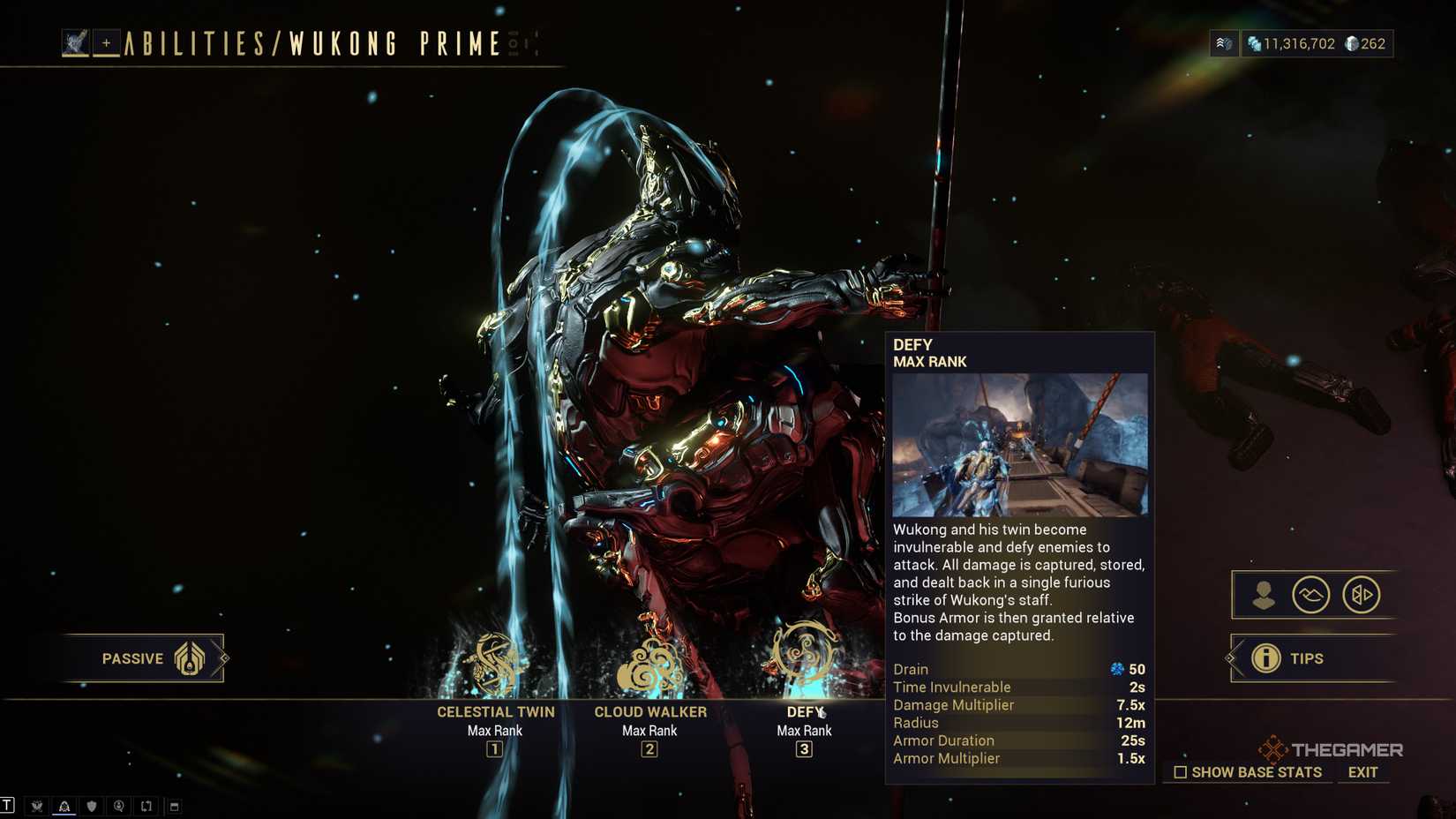
Task: Toggle the chat box with the T icon
Action: (x=7, y=805)
